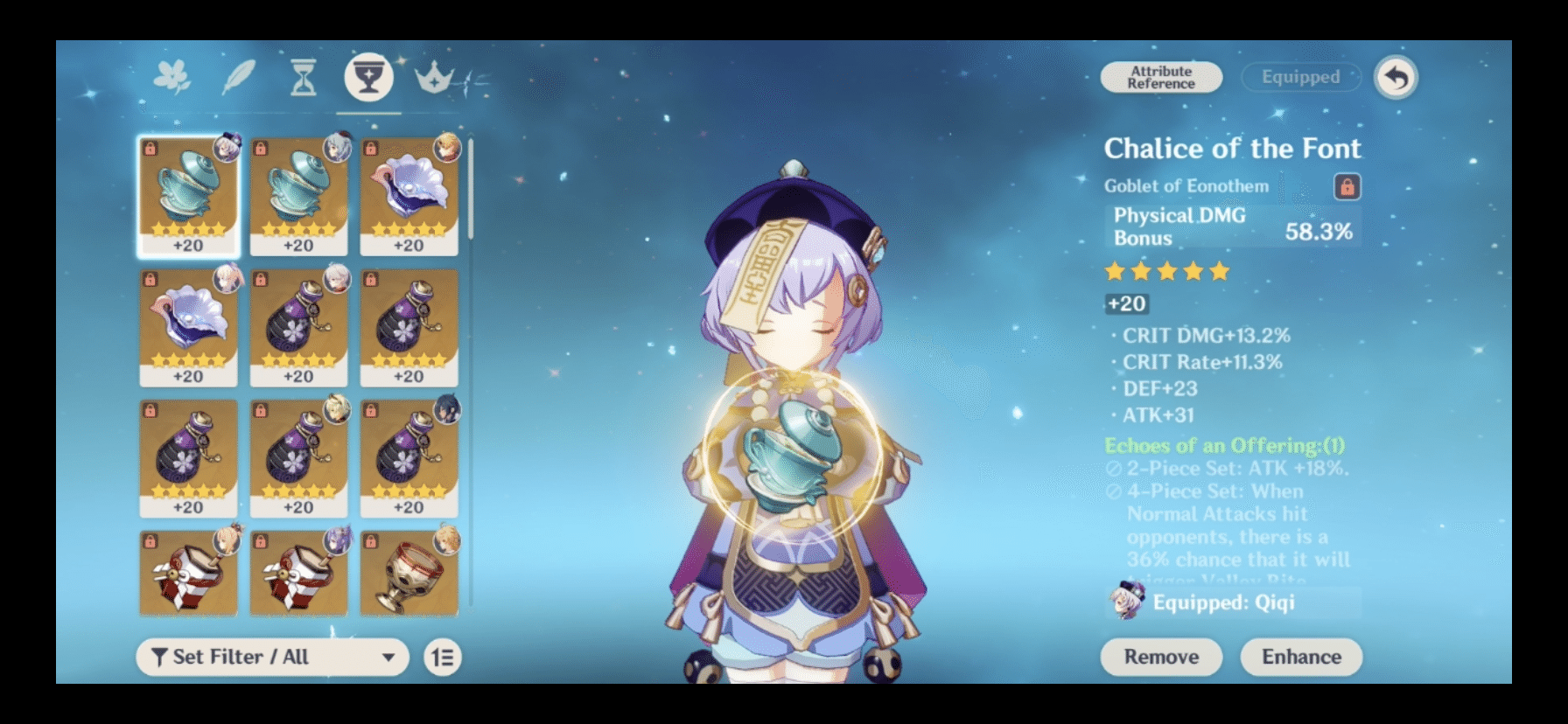The image size is (1568, 724).
Task: Open the Set Filter / All dropdown
Action: pos(271,657)
